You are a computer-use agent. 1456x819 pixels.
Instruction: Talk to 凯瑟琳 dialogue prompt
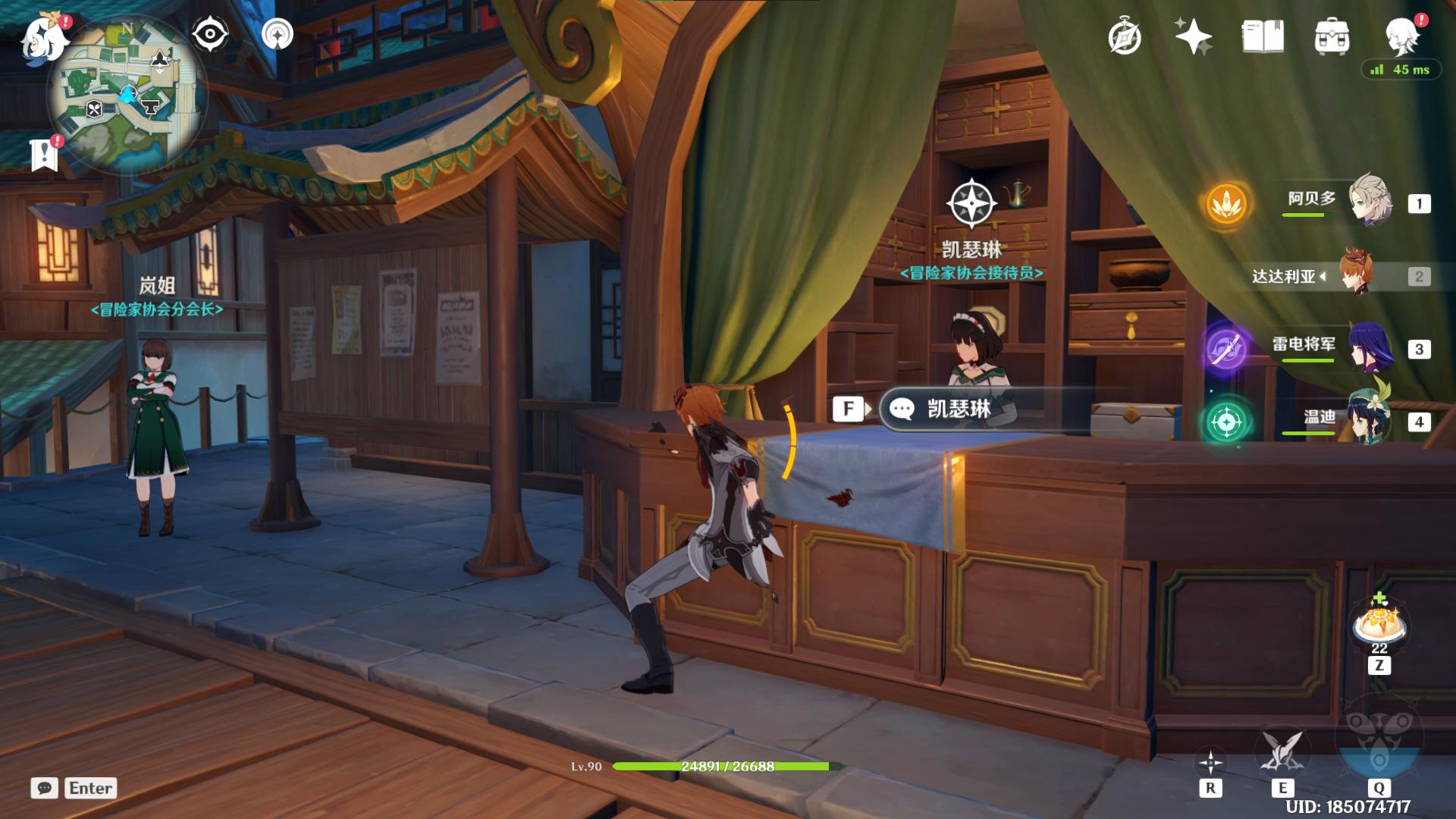[959, 409]
